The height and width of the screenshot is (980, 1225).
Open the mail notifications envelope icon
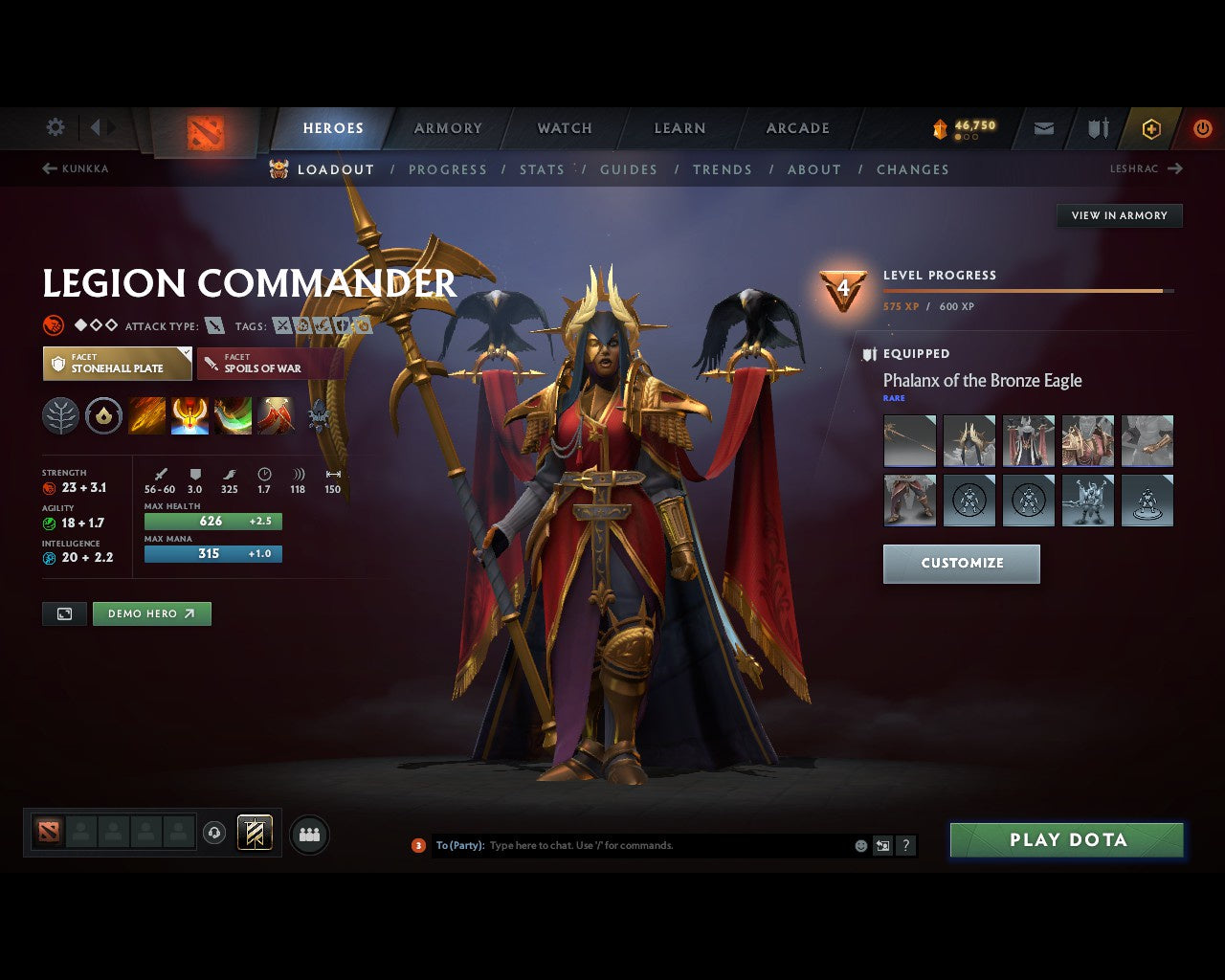[x=1042, y=128]
